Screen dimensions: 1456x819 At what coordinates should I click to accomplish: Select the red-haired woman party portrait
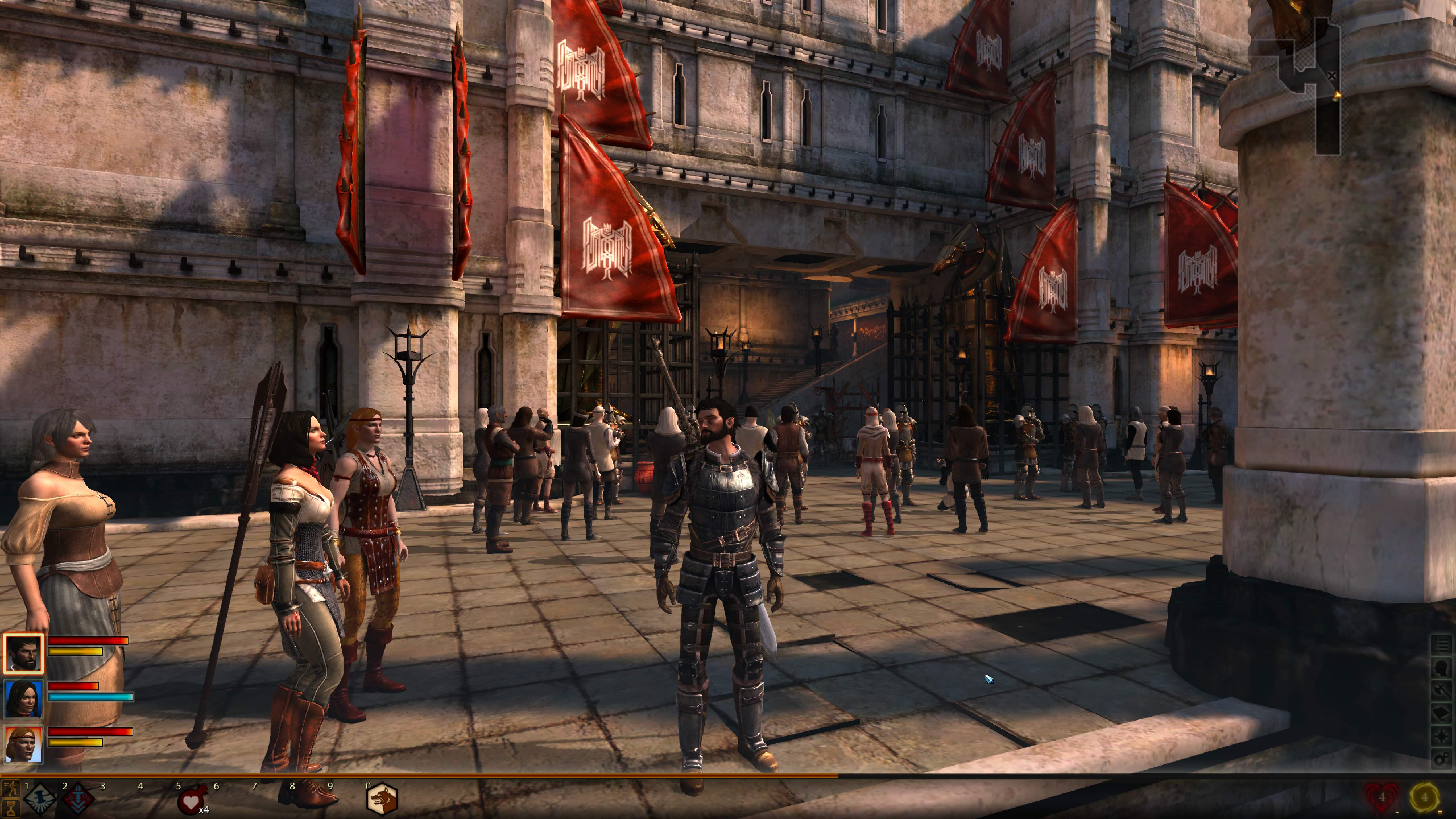click(23, 744)
